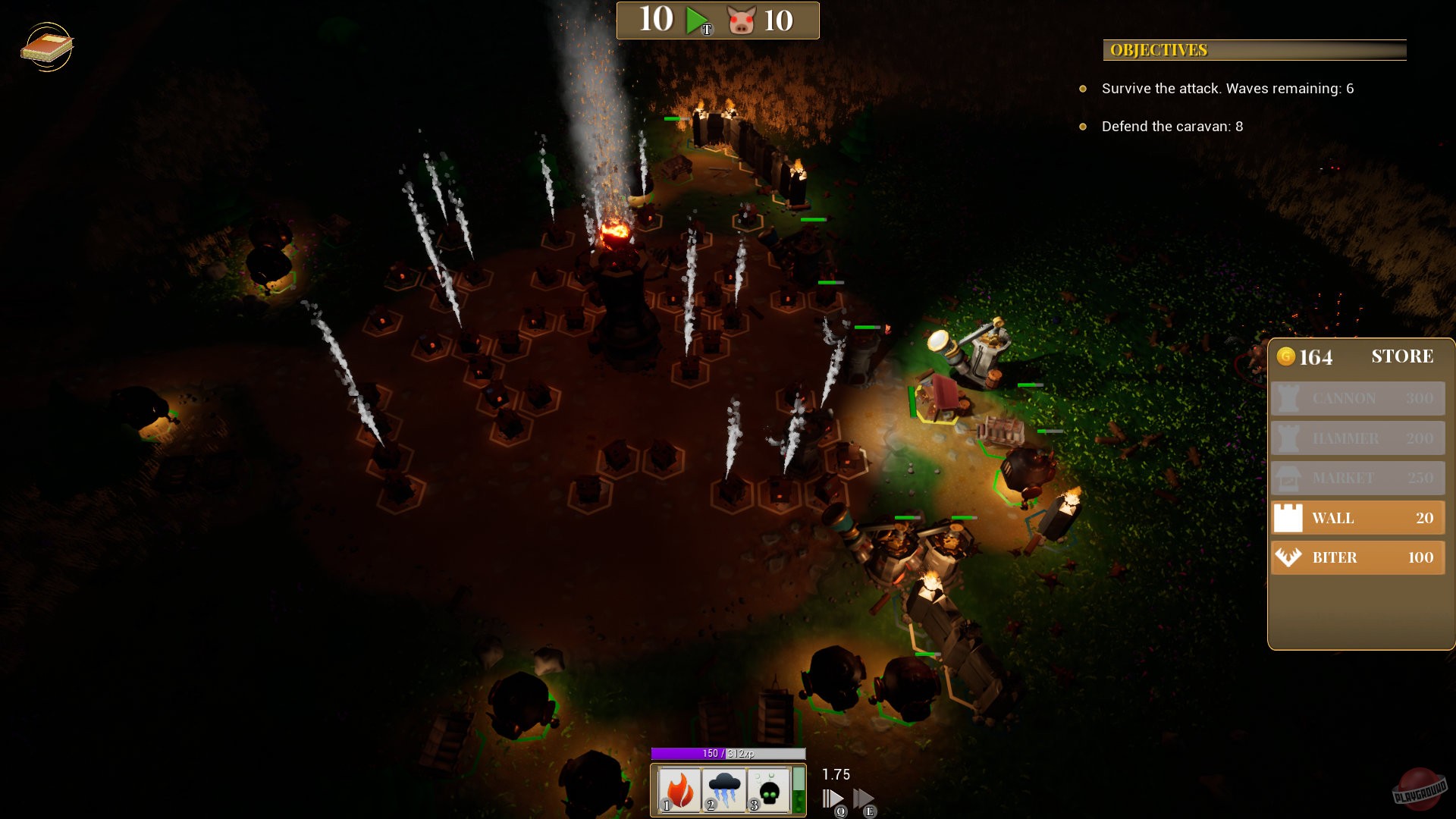Select the storm cloud spell in slot 2

click(x=725, y=789)
